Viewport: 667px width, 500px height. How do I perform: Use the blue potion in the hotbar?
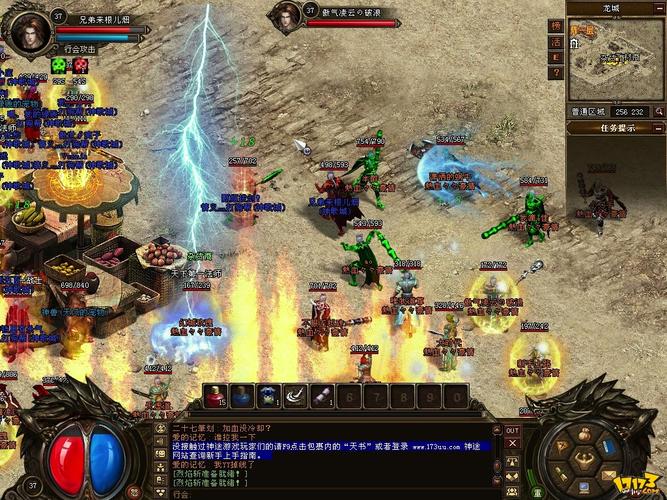click(x=242, y=397)
